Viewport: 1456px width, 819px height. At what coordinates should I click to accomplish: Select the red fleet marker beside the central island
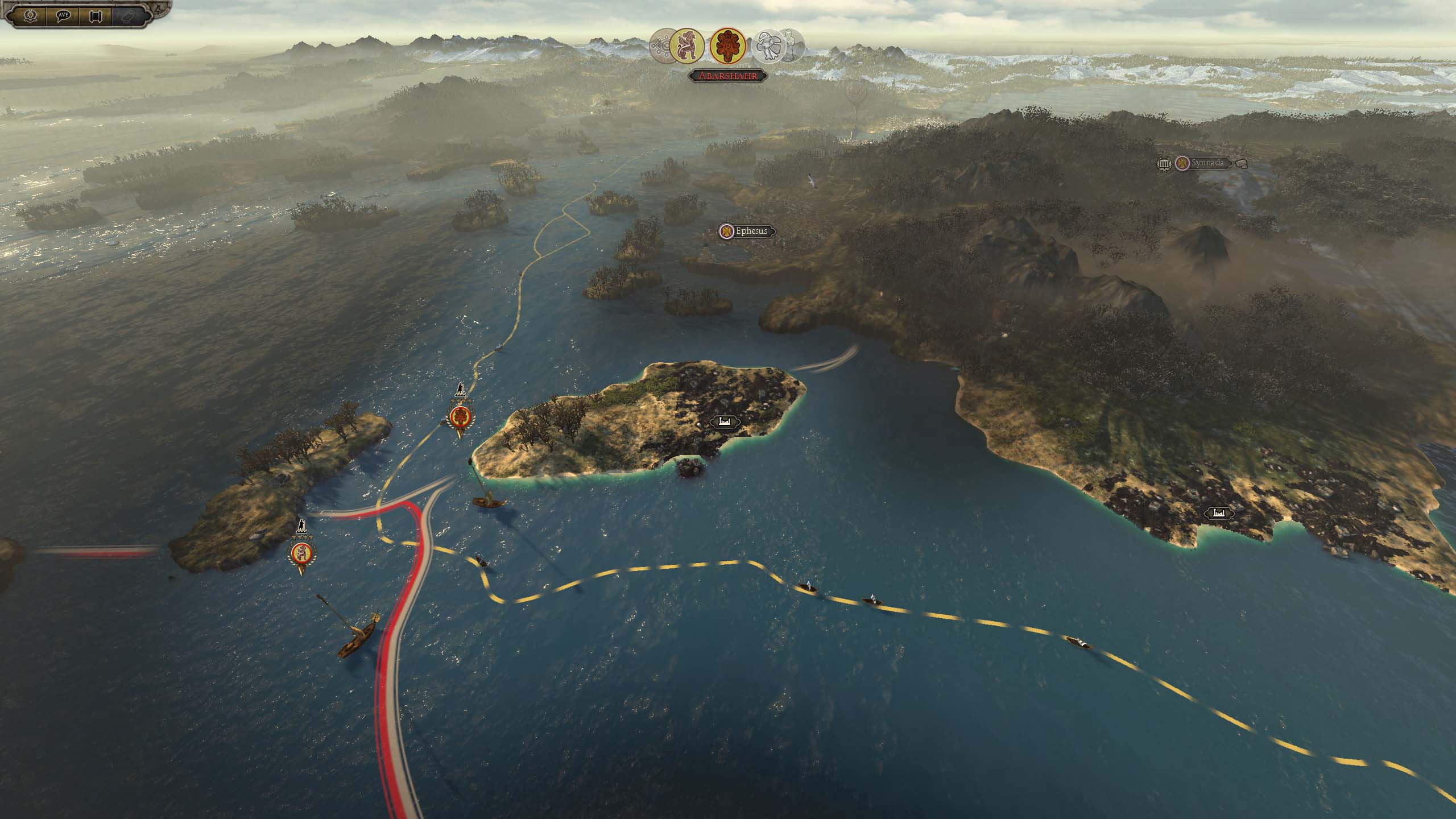[x=460, y=419]
